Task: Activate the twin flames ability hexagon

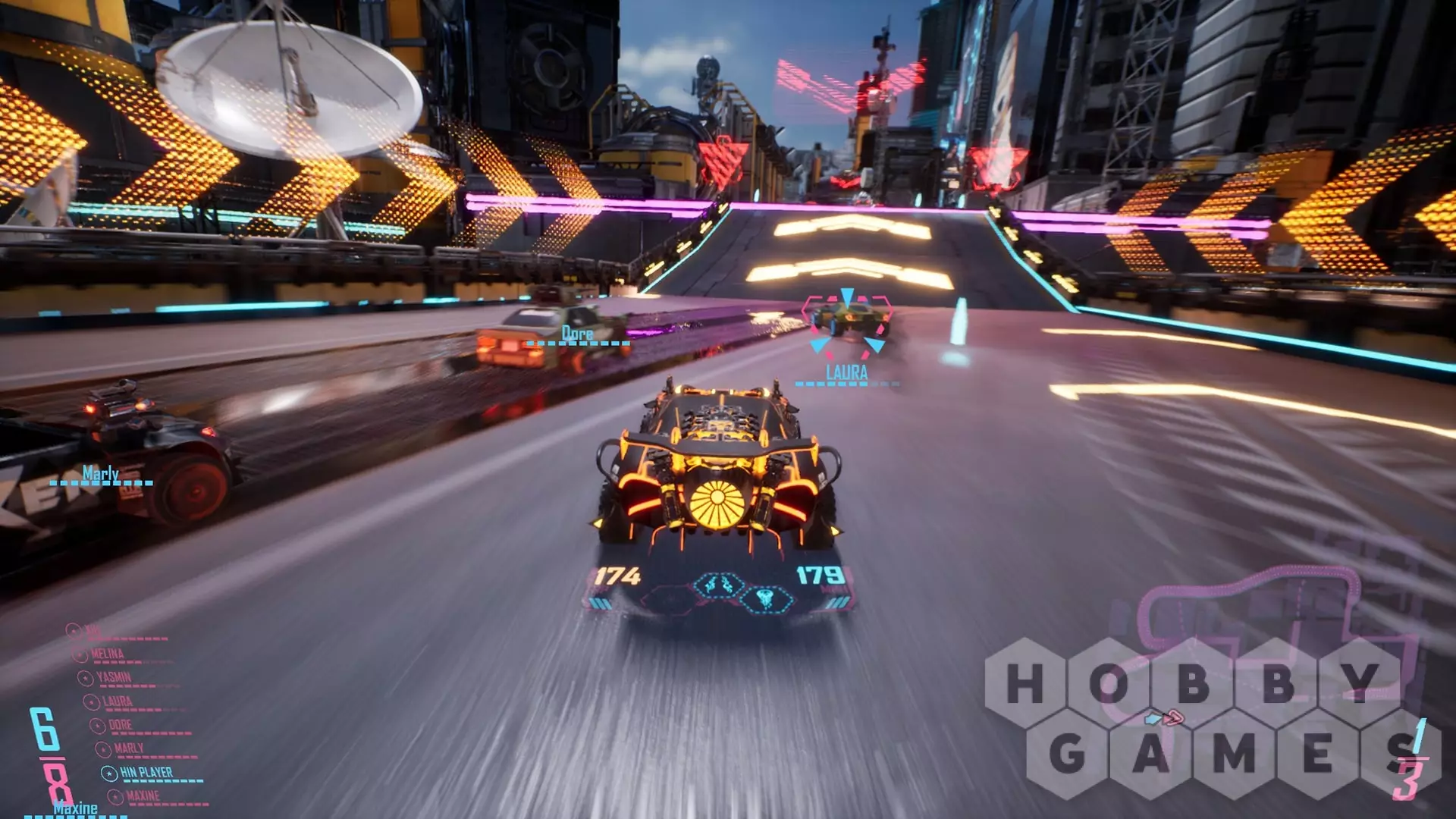Action: [x=719, y=585]
